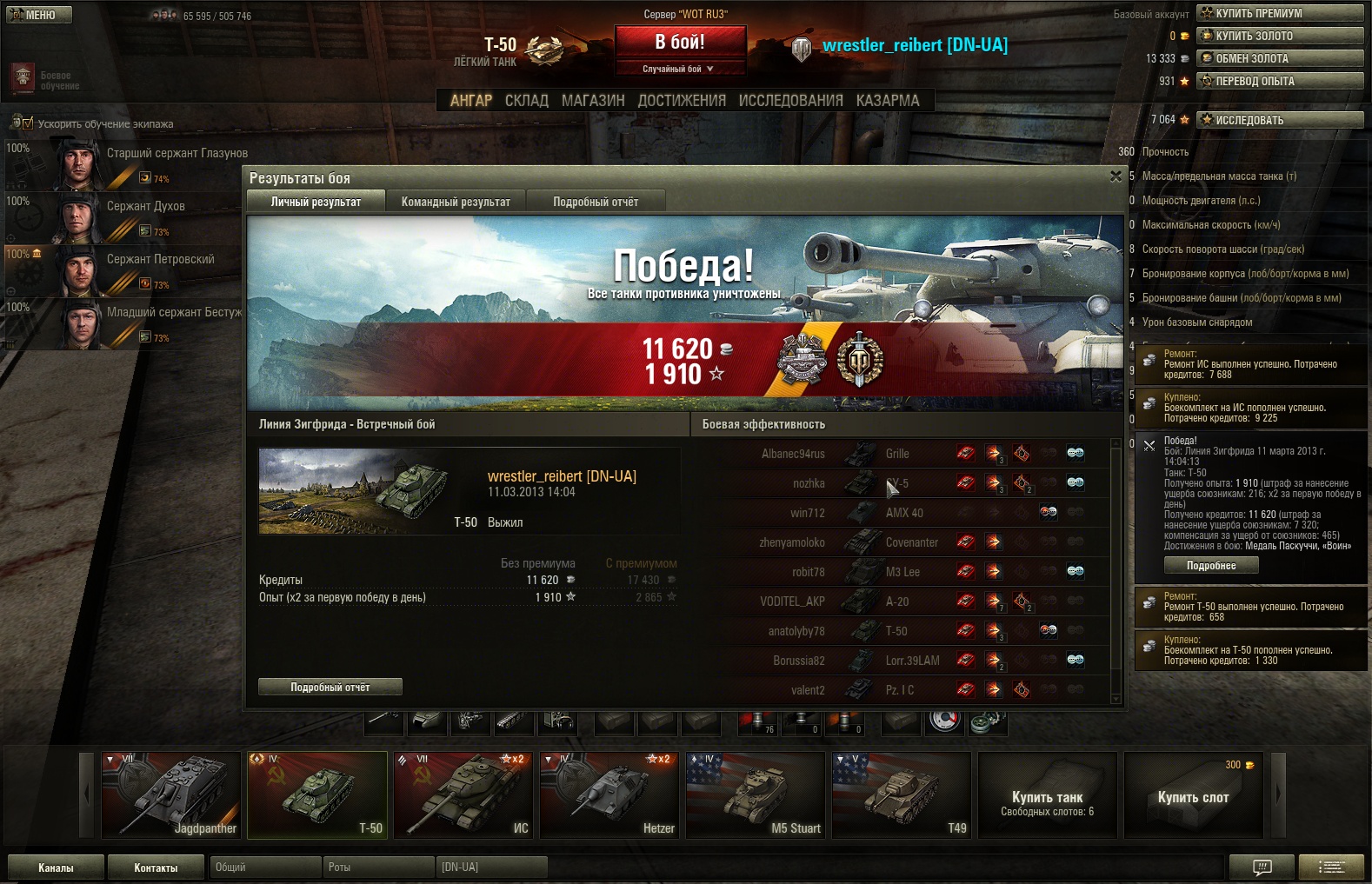This screenshot has width=1372, height=884.
Task: Open the МАГАЗИН section
Action: (x=593, y=101)
